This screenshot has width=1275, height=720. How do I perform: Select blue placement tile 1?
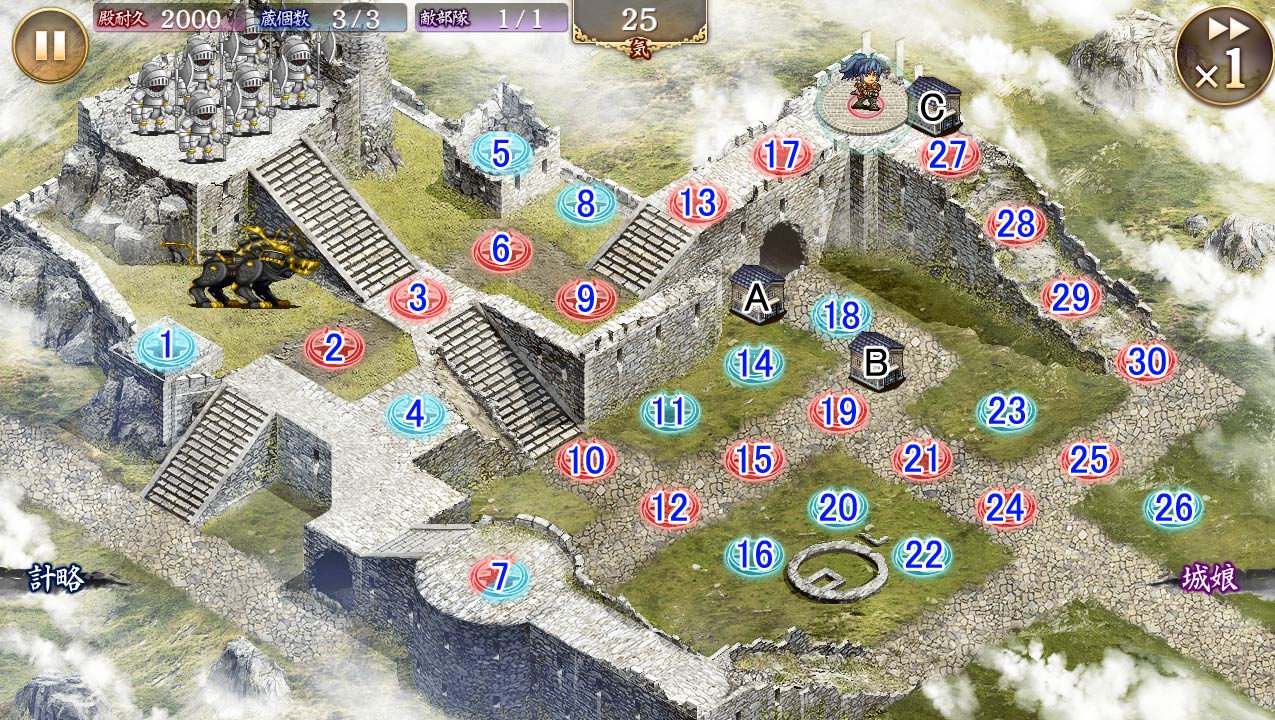click(x=167, y=346)
